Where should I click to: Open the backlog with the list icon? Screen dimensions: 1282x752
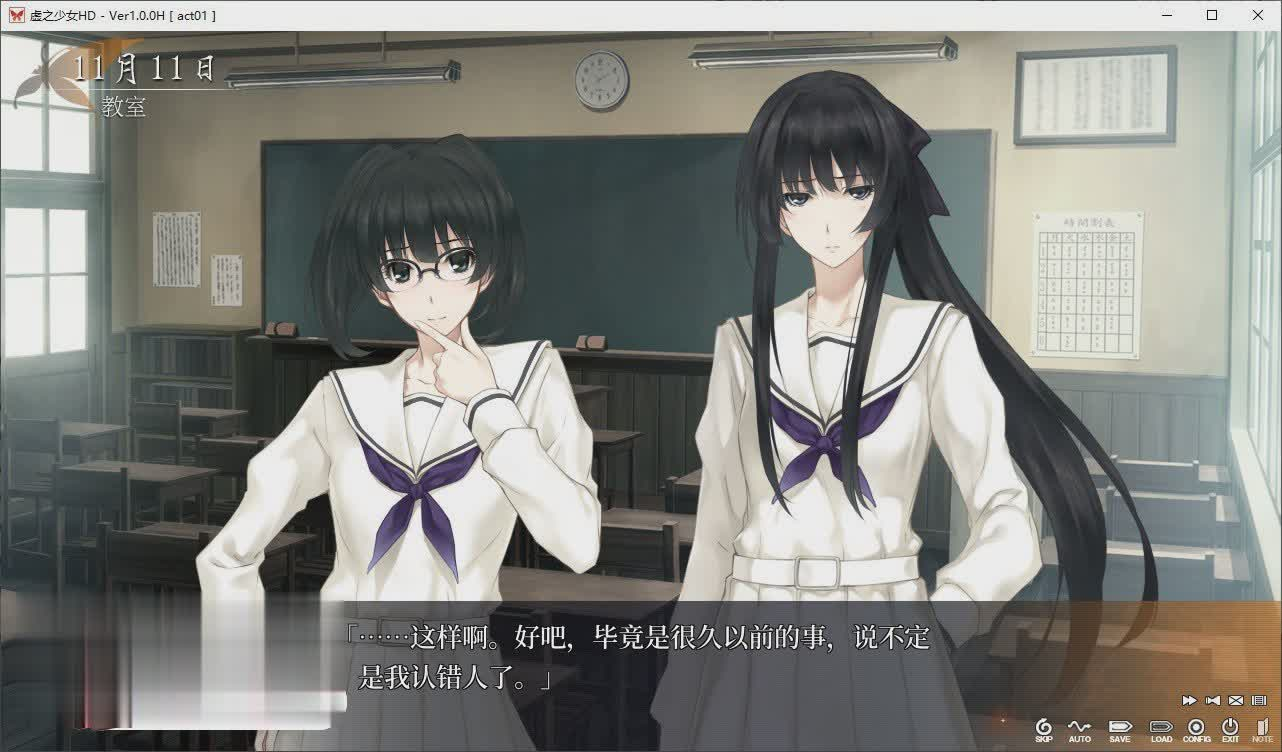[x=1258, y=700]
